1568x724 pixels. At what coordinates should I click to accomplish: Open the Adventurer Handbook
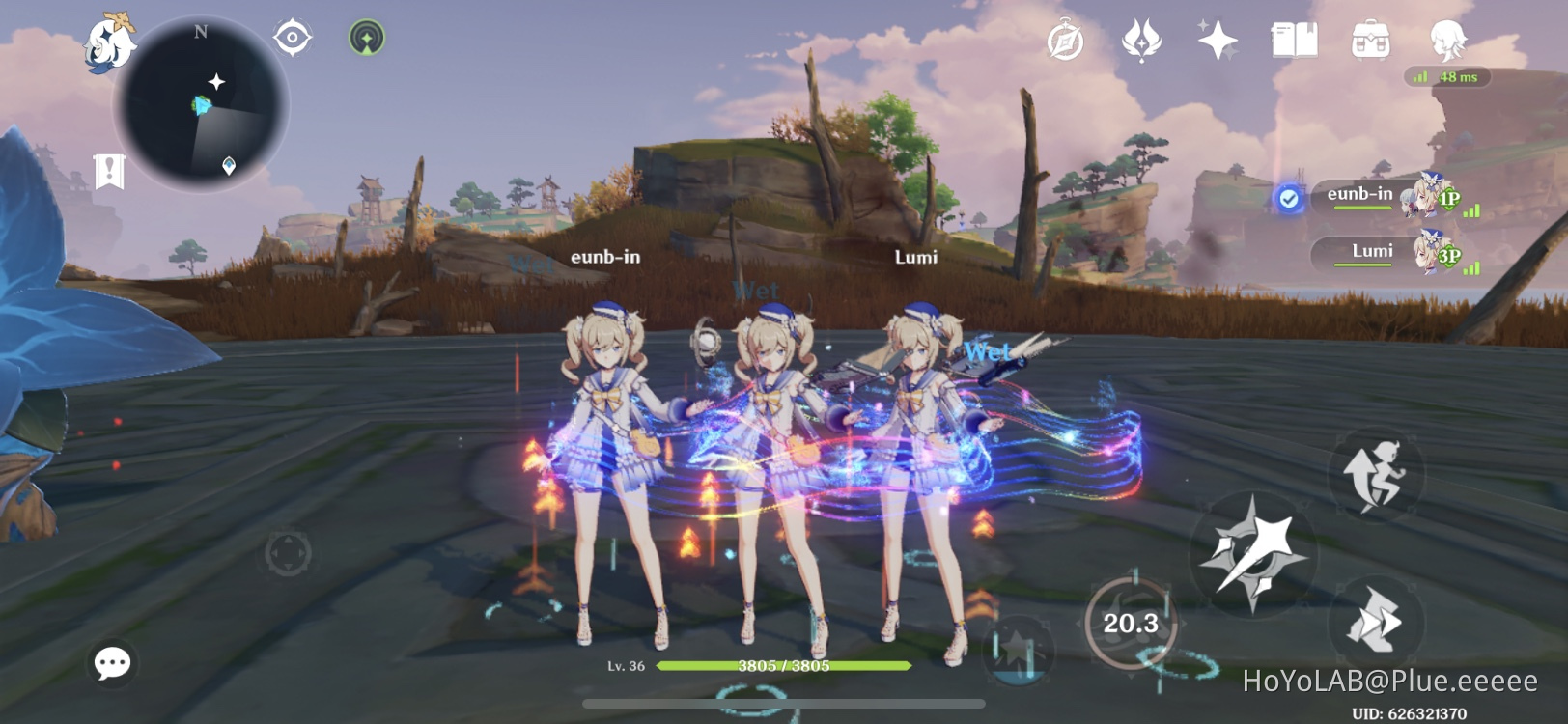[1294, 41]
